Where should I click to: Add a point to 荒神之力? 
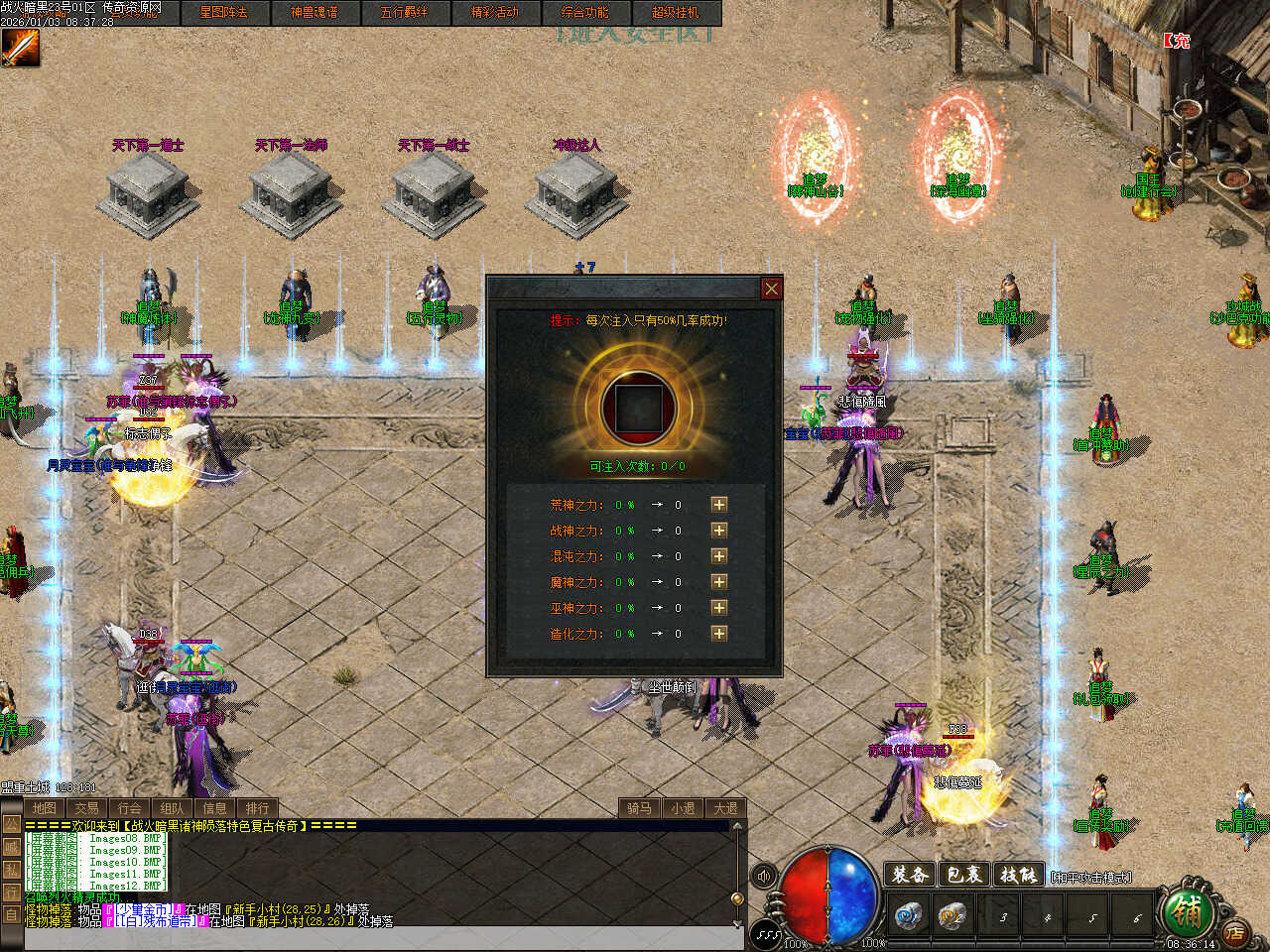pos(719,505)
